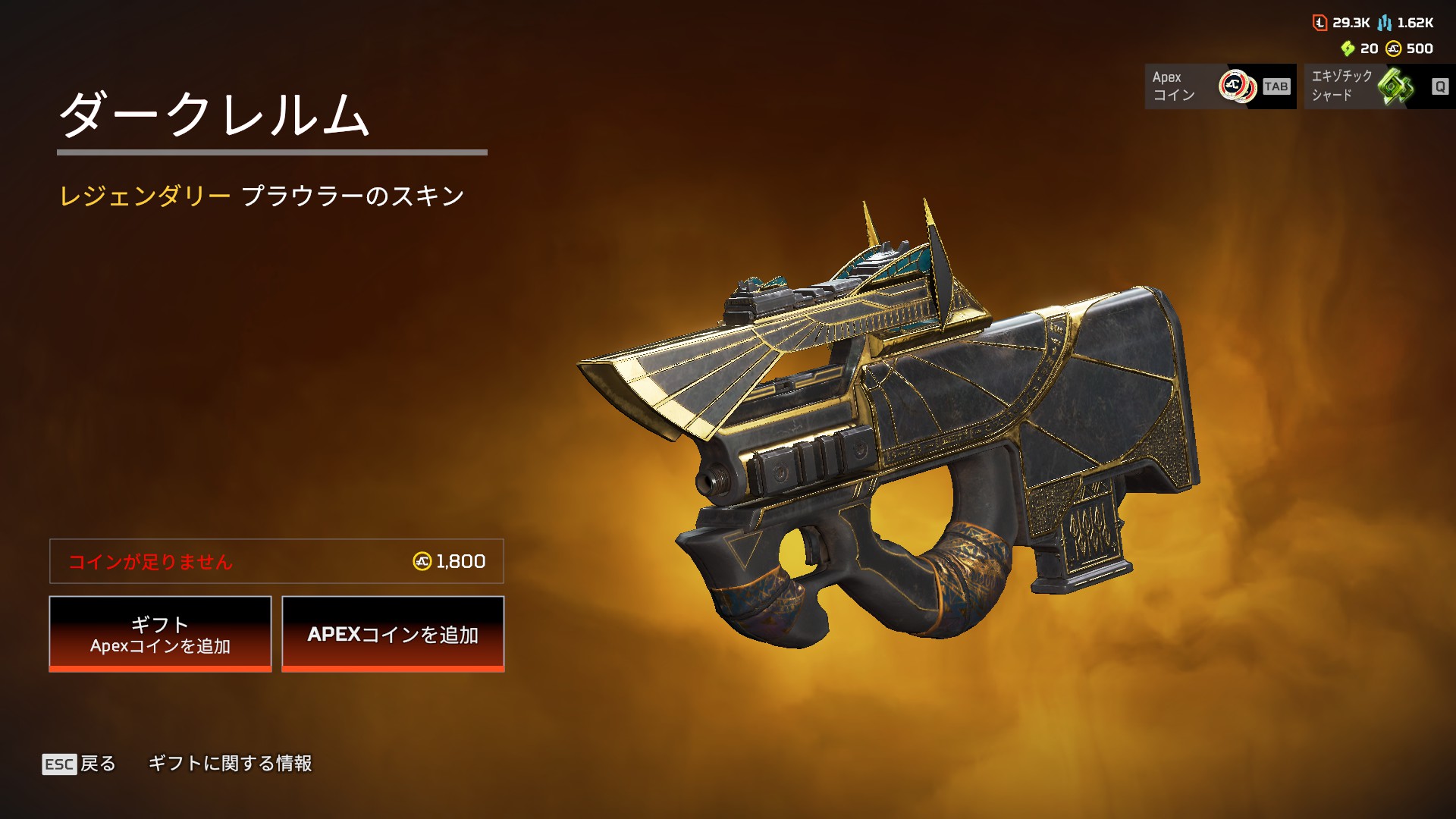This screenshot has height=819, width=1456.
Task: Open ギフトに関する情報 link
Action: (230, 764)
